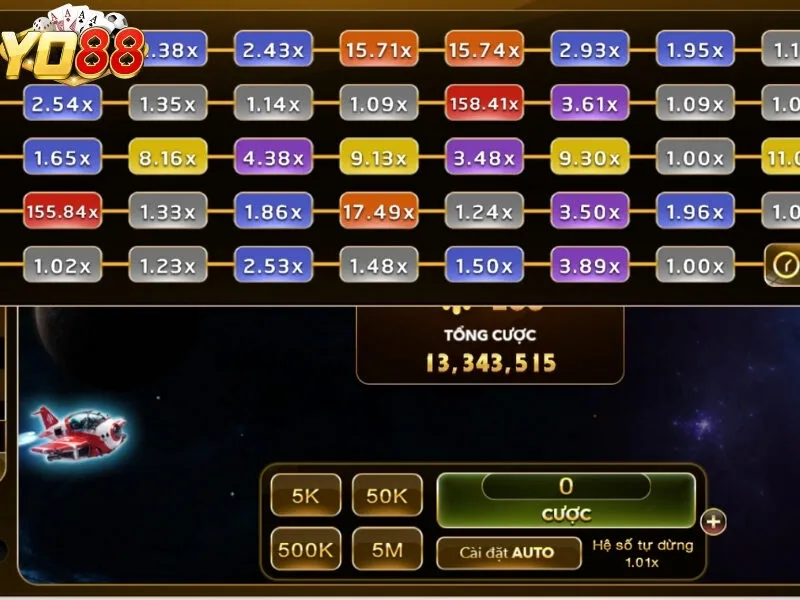Viewport: 800px width, 600px height.
Task: Click the purple 3.89x history chip
Action: 589,266
